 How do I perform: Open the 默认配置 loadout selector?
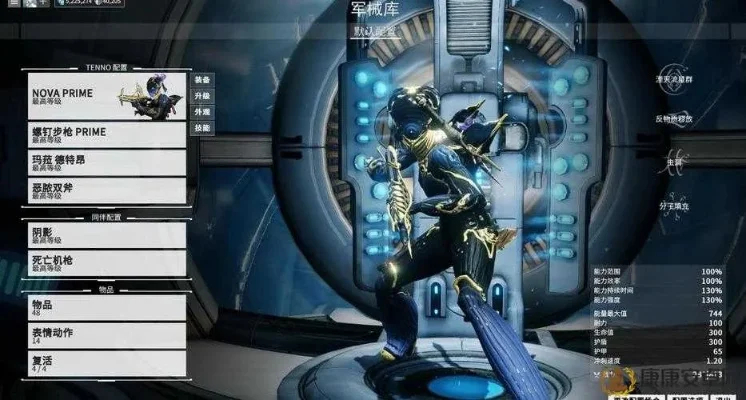pos(375,31)
